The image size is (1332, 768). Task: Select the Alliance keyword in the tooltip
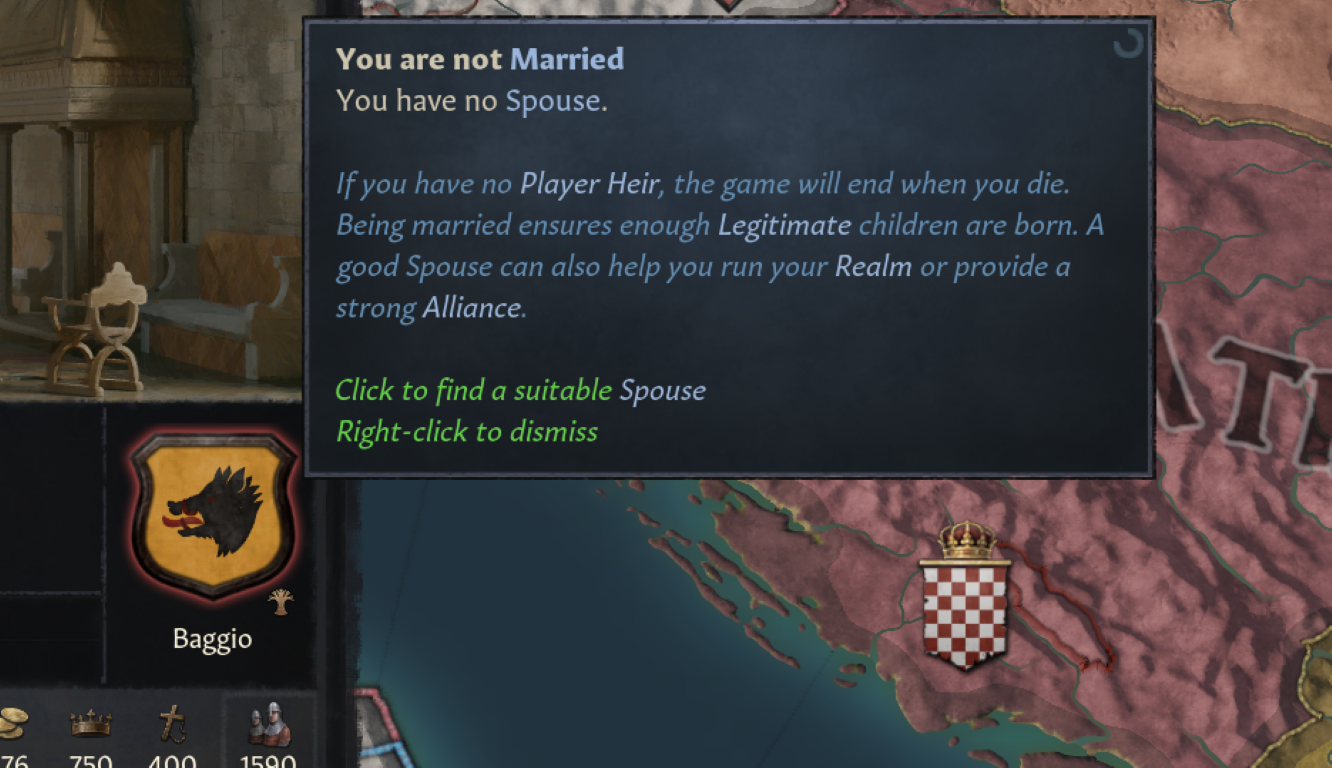tap(475, 308)
